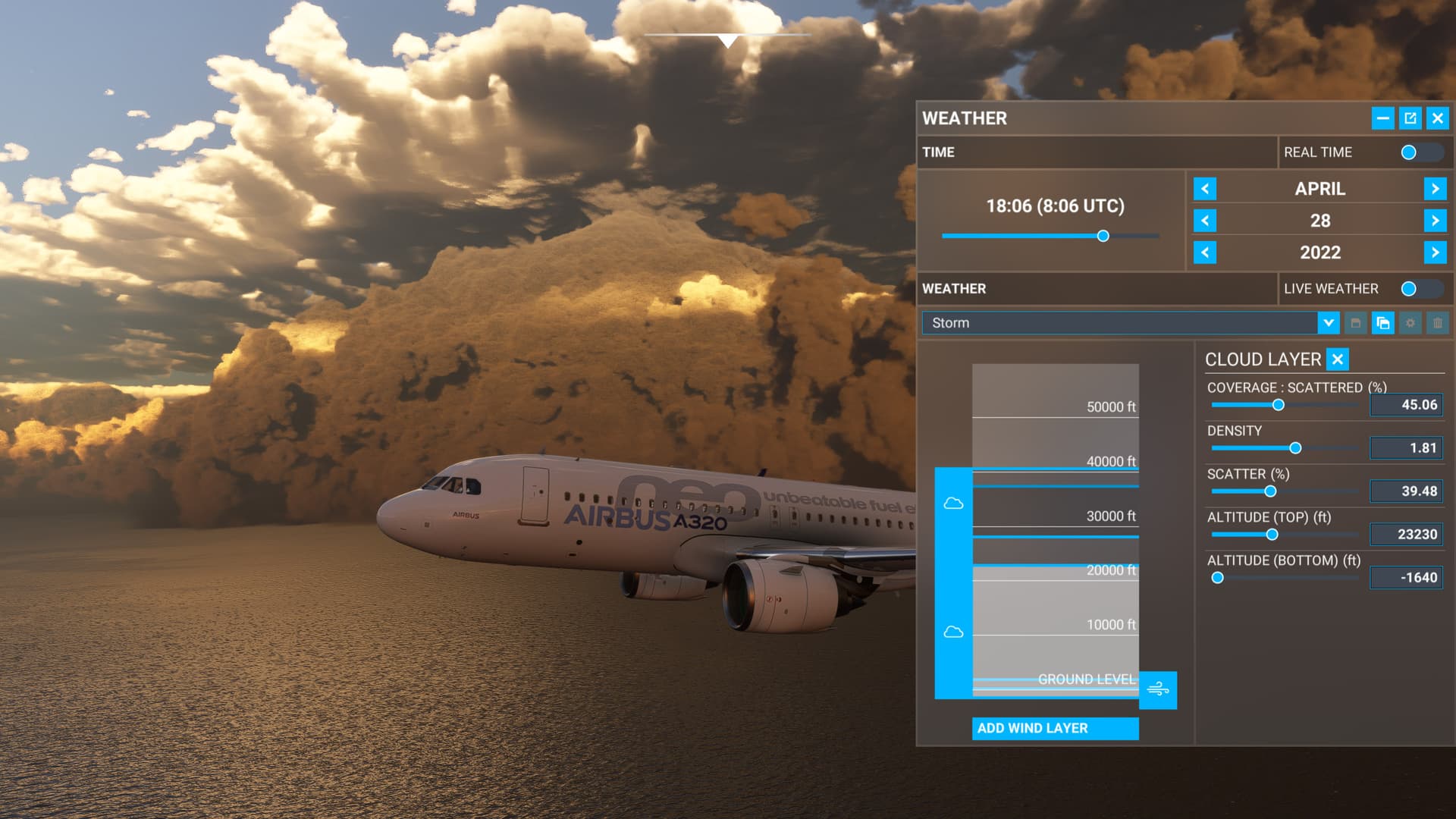Click the ADD WIND LAYER button
1456x819 pixels.
tap(1055, 728)
